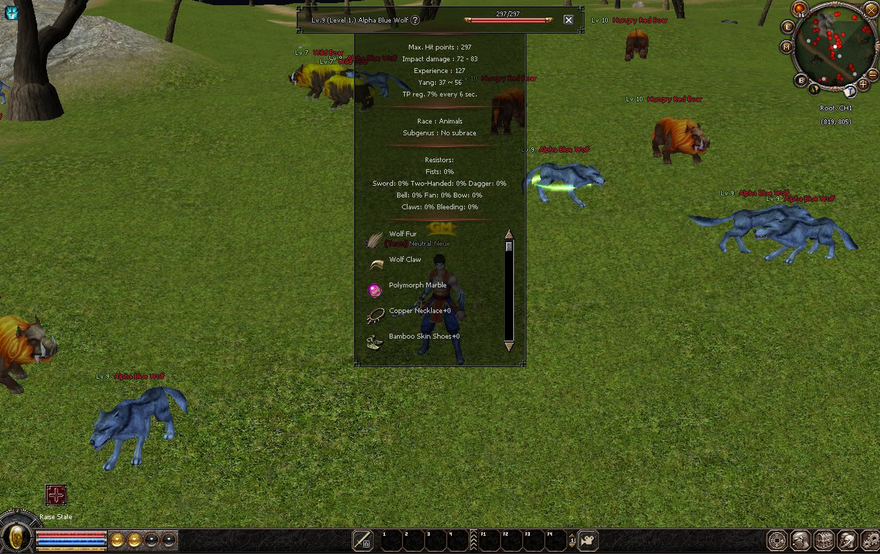Viewport: 880px width, 554px height.
Task: Click the scroll icon below the minimap
Action: pos(850,92)
